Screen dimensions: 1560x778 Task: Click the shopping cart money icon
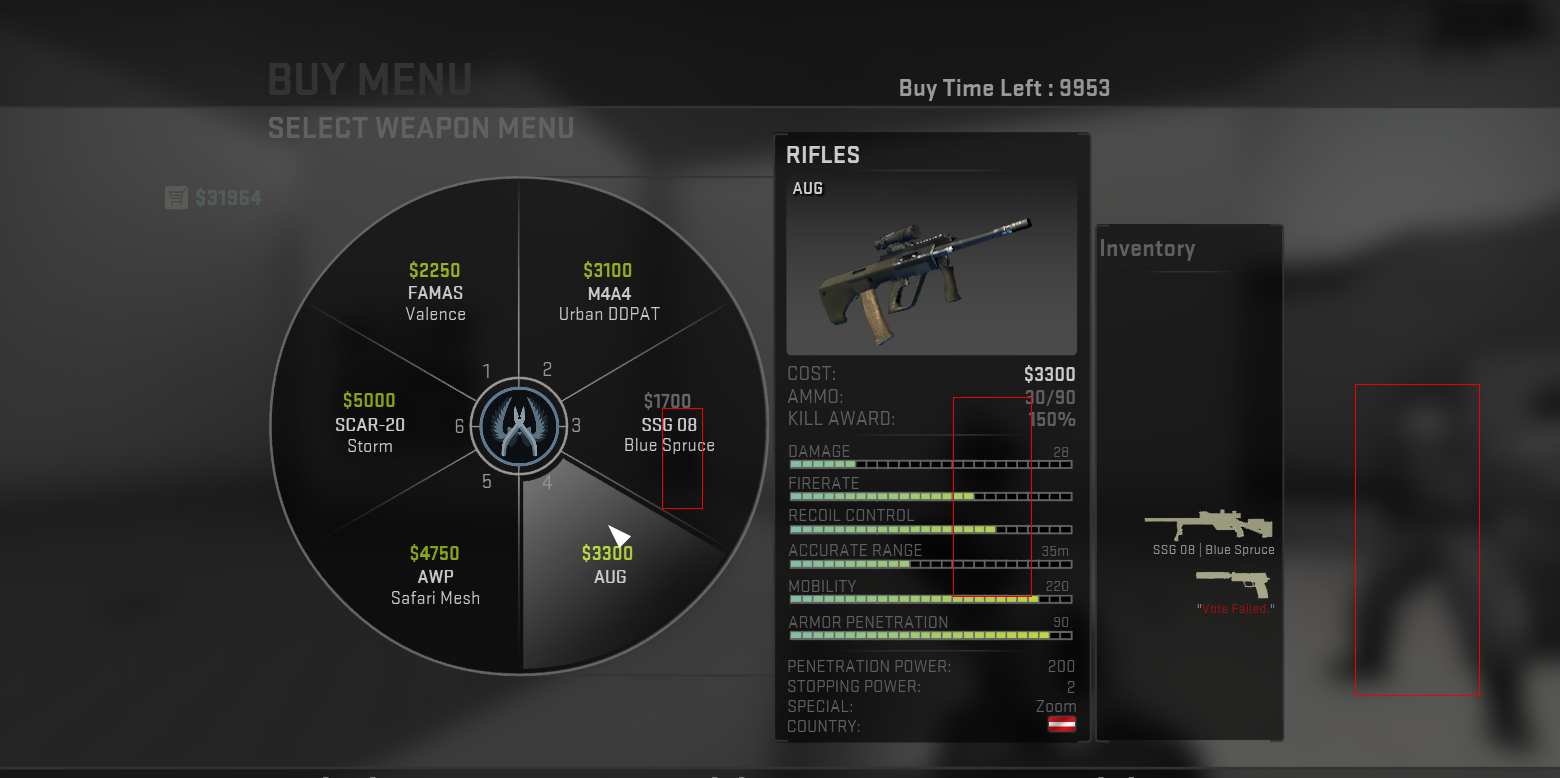[176, 198]
